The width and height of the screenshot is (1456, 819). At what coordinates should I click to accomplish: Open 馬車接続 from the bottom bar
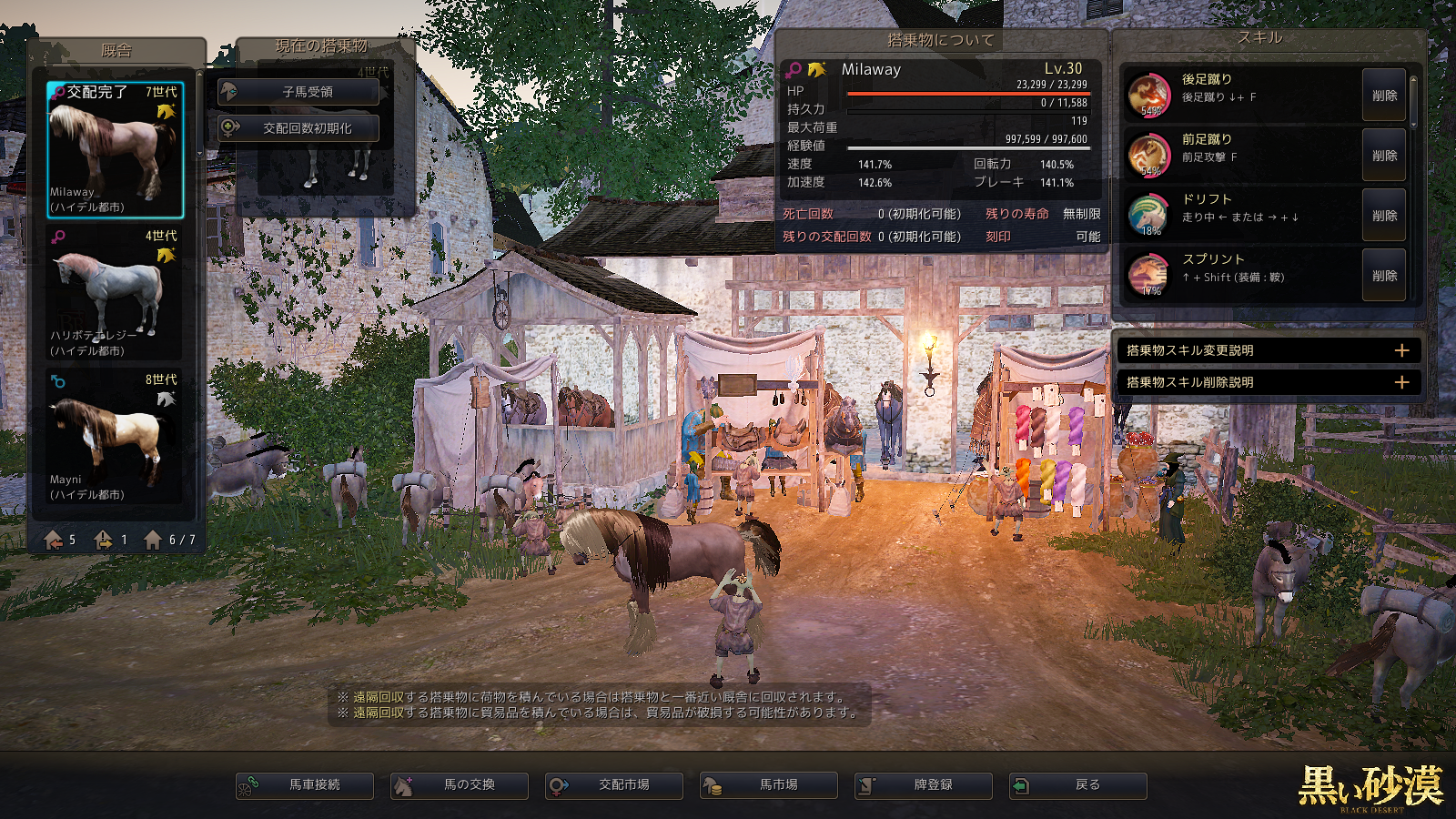point(305,784)
